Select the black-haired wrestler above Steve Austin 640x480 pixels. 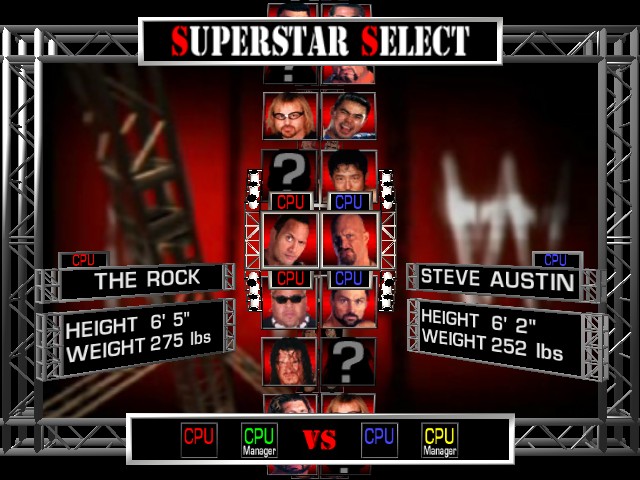(348, 172)
